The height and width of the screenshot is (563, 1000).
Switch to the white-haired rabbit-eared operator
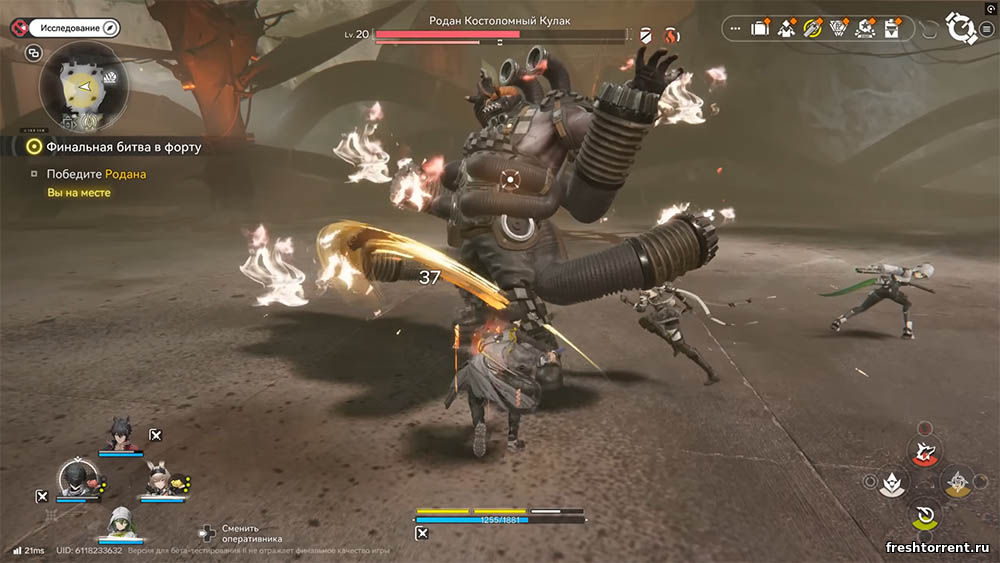pyautogui.click(x=160, y=481)
